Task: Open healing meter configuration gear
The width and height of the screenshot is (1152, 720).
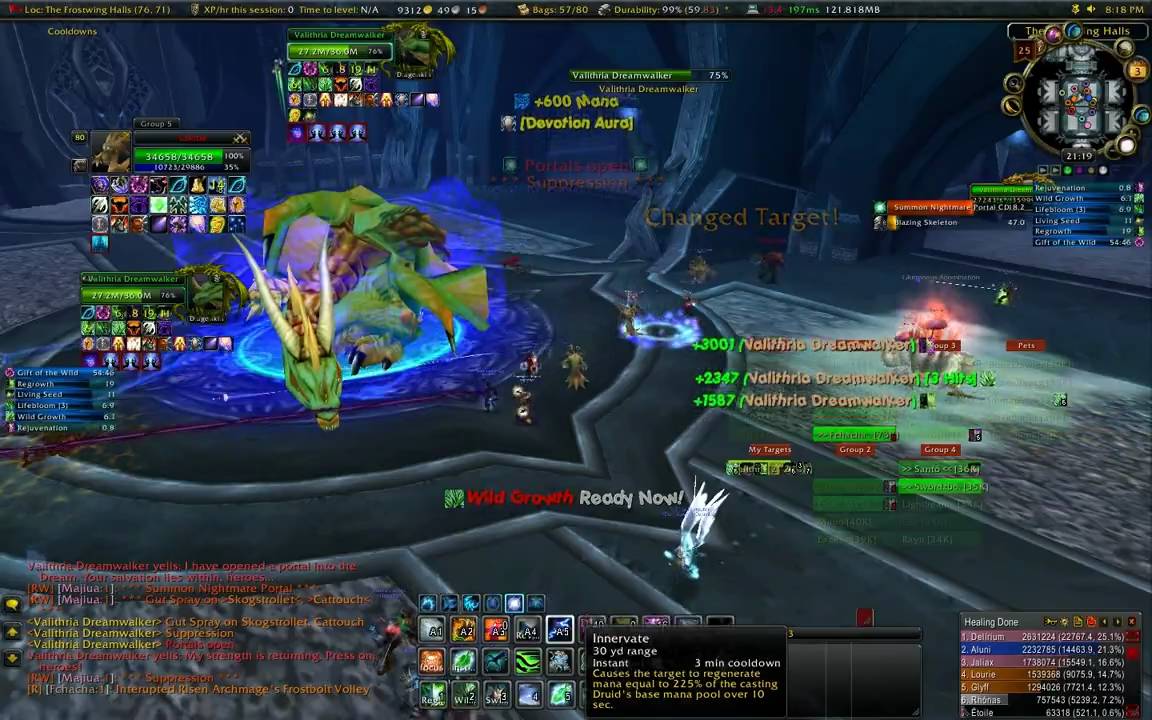Action: point(1065,622)
